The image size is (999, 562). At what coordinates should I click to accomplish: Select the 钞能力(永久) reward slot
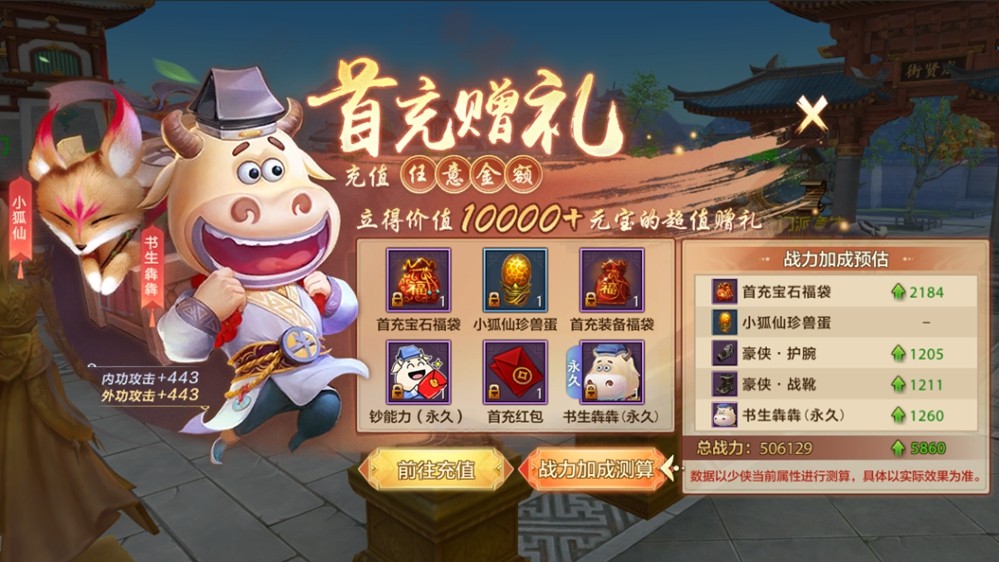point(419,372)
